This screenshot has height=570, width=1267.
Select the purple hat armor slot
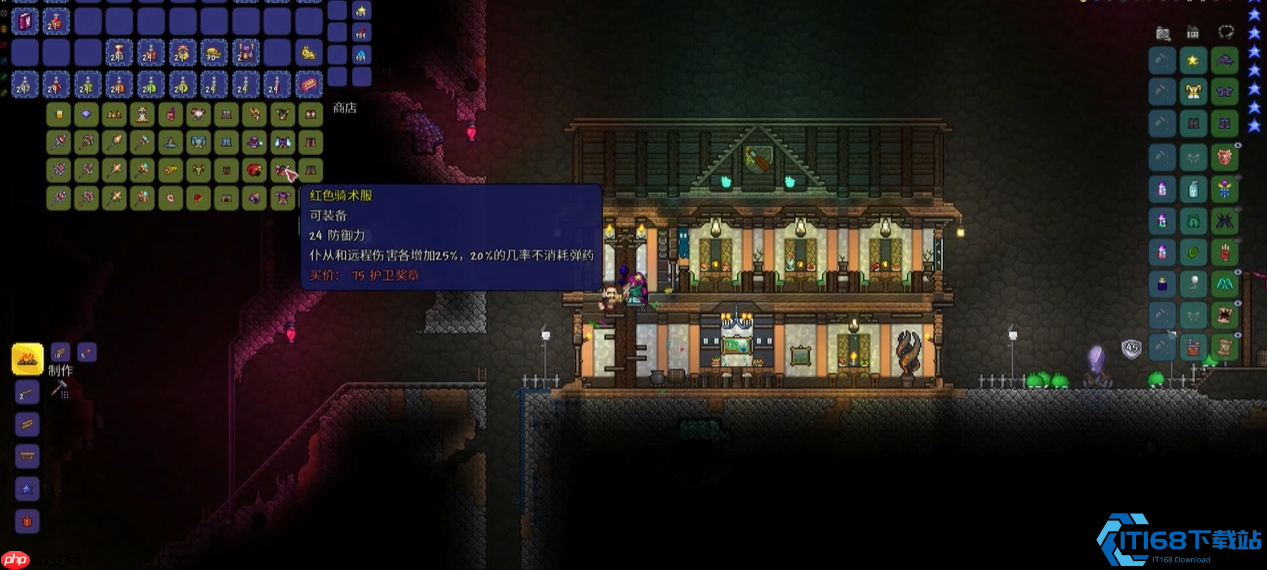[1225, 61]
